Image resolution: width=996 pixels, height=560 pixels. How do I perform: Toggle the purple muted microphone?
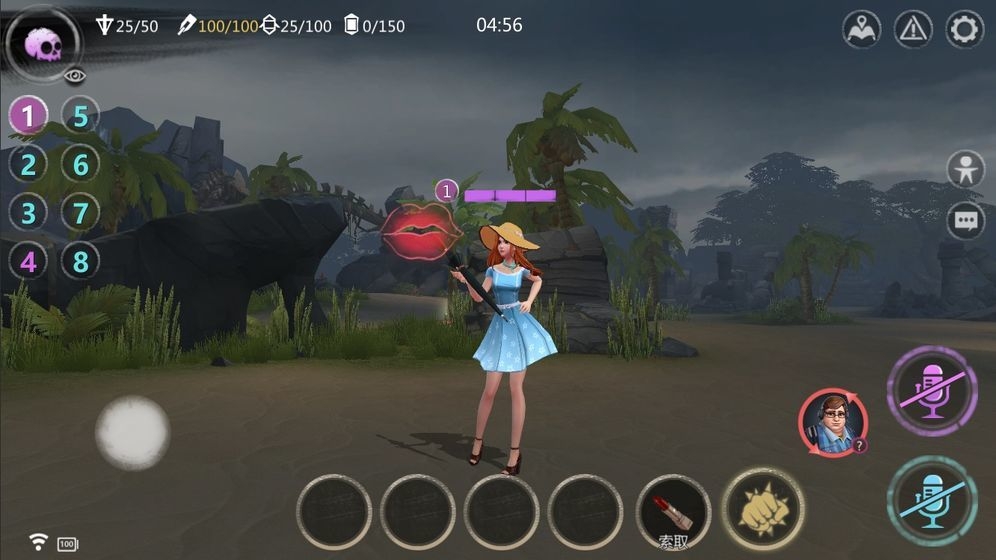coord(932,391)
